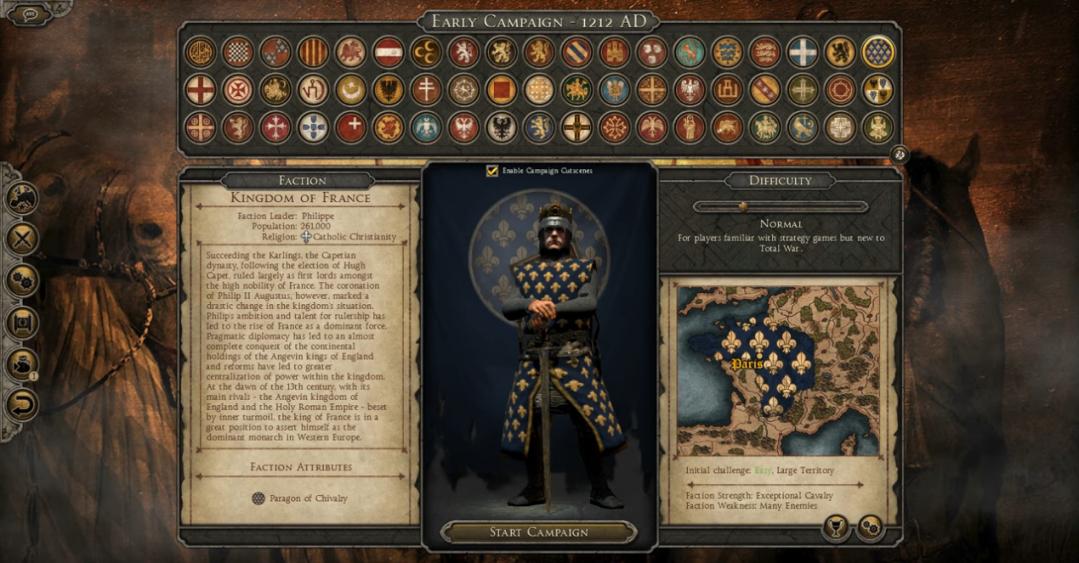Open the crossed swords battle menu

point(21,239)
